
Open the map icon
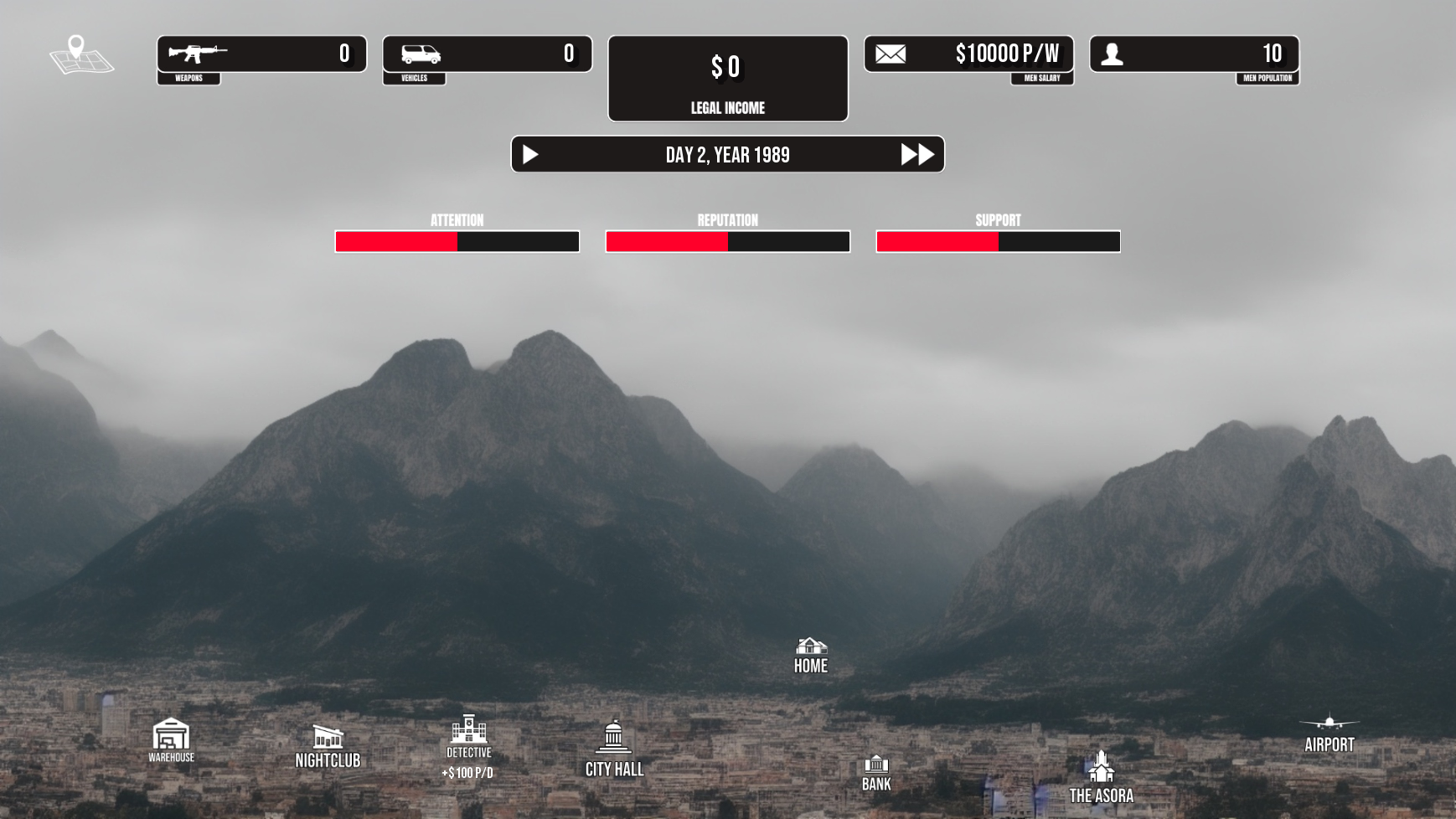(81, 55)
